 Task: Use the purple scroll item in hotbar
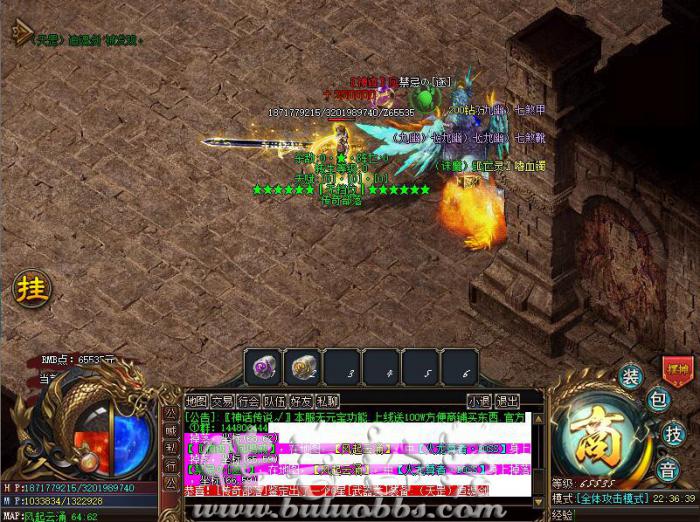tap(265, 368)
